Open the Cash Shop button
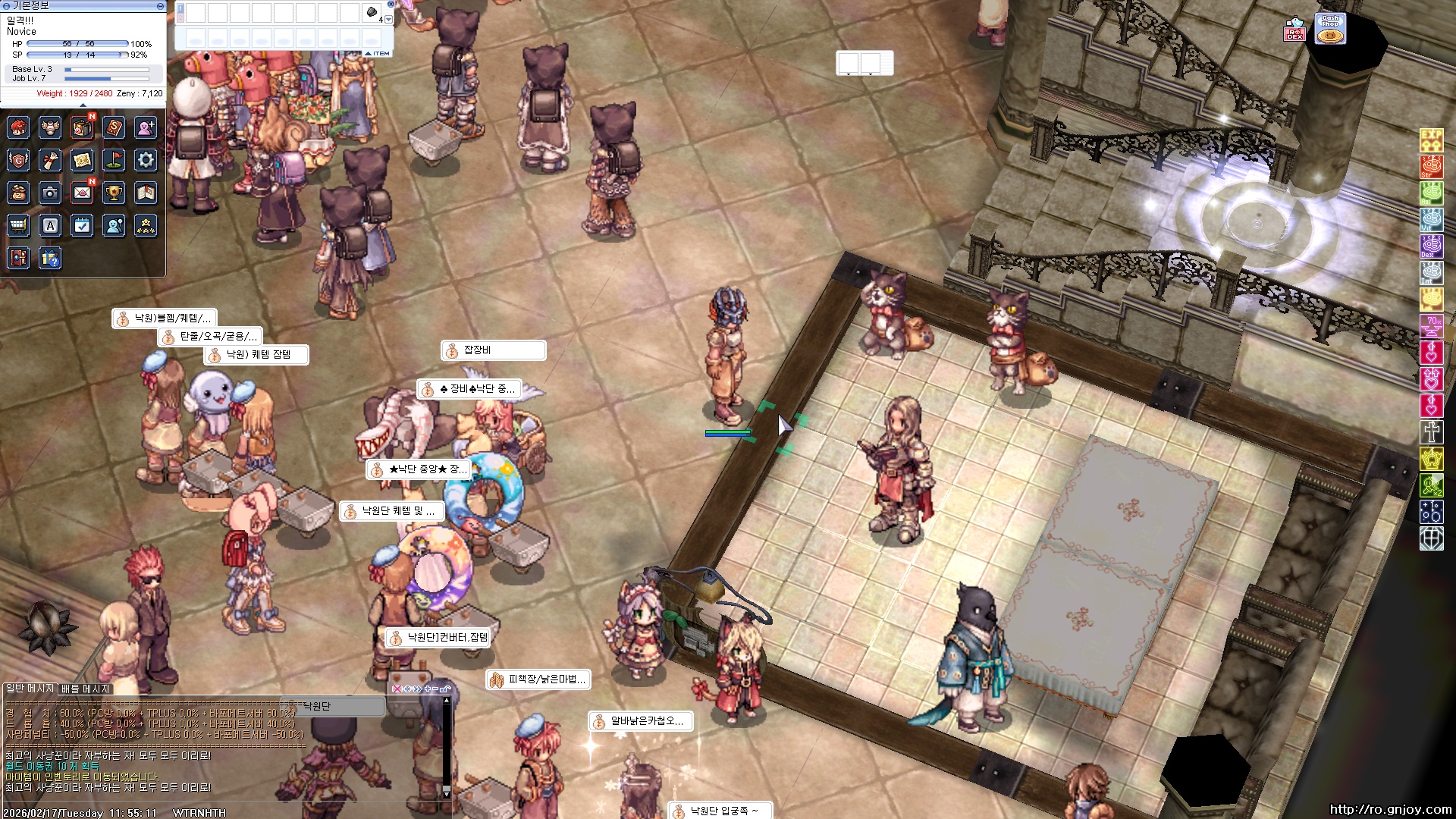1456x819 pixels. click(x=1330, y=29)
